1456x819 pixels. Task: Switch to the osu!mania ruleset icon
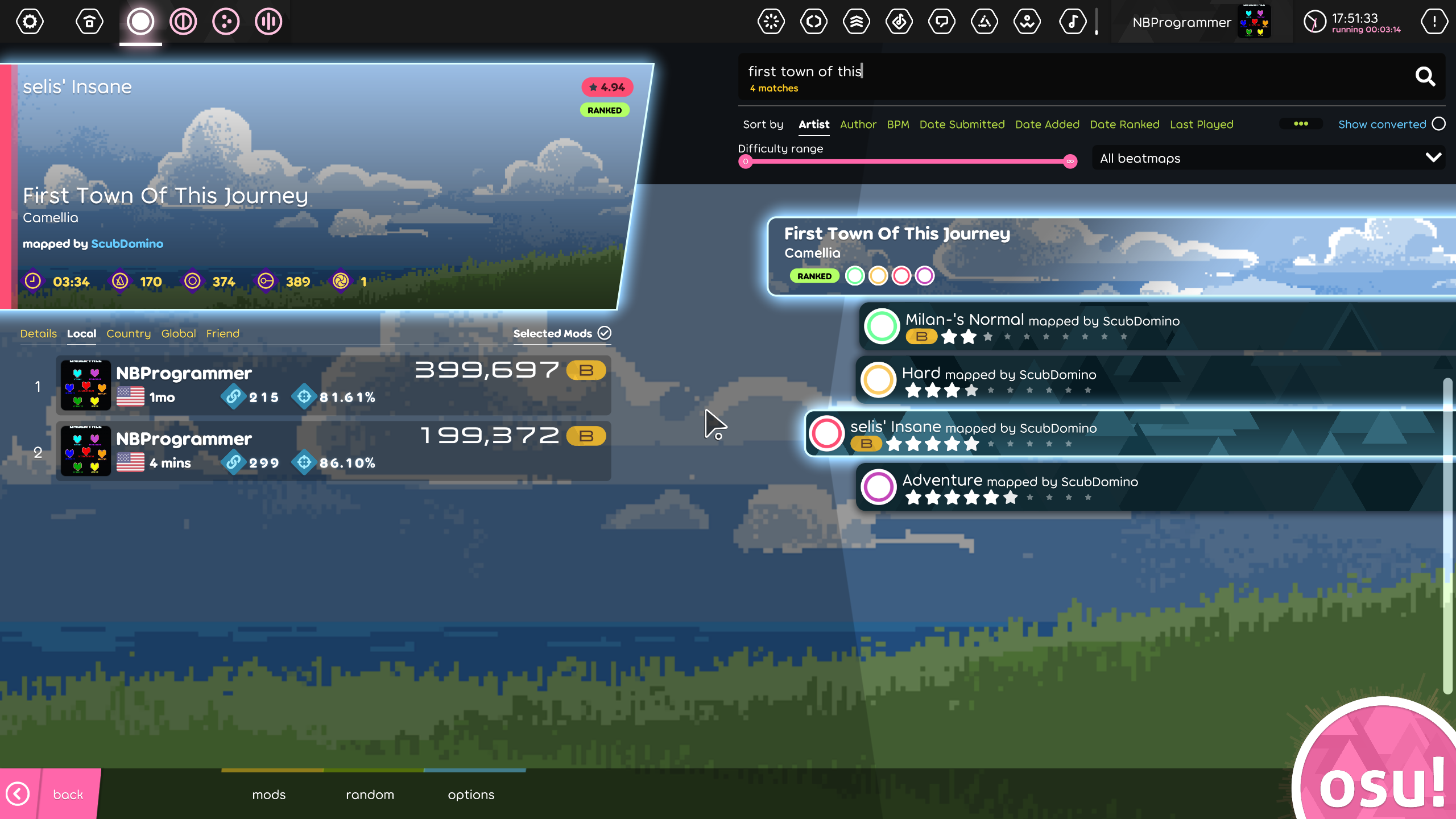click(x=268, y=21)
